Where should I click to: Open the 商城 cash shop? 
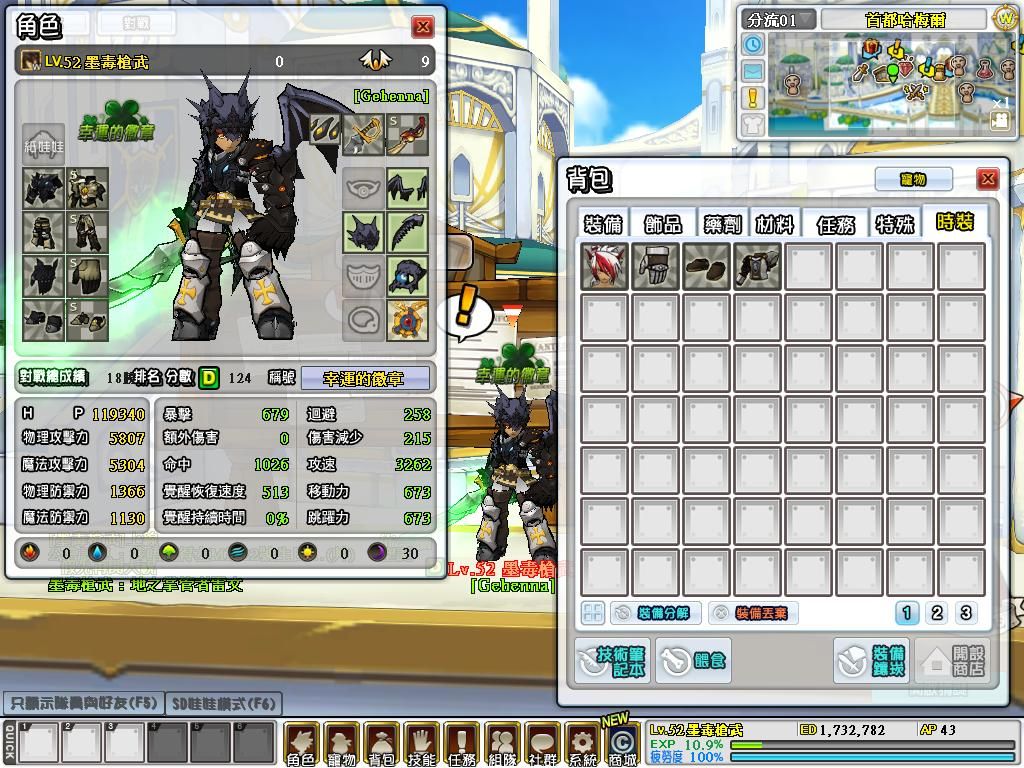(x=622, y=745)
